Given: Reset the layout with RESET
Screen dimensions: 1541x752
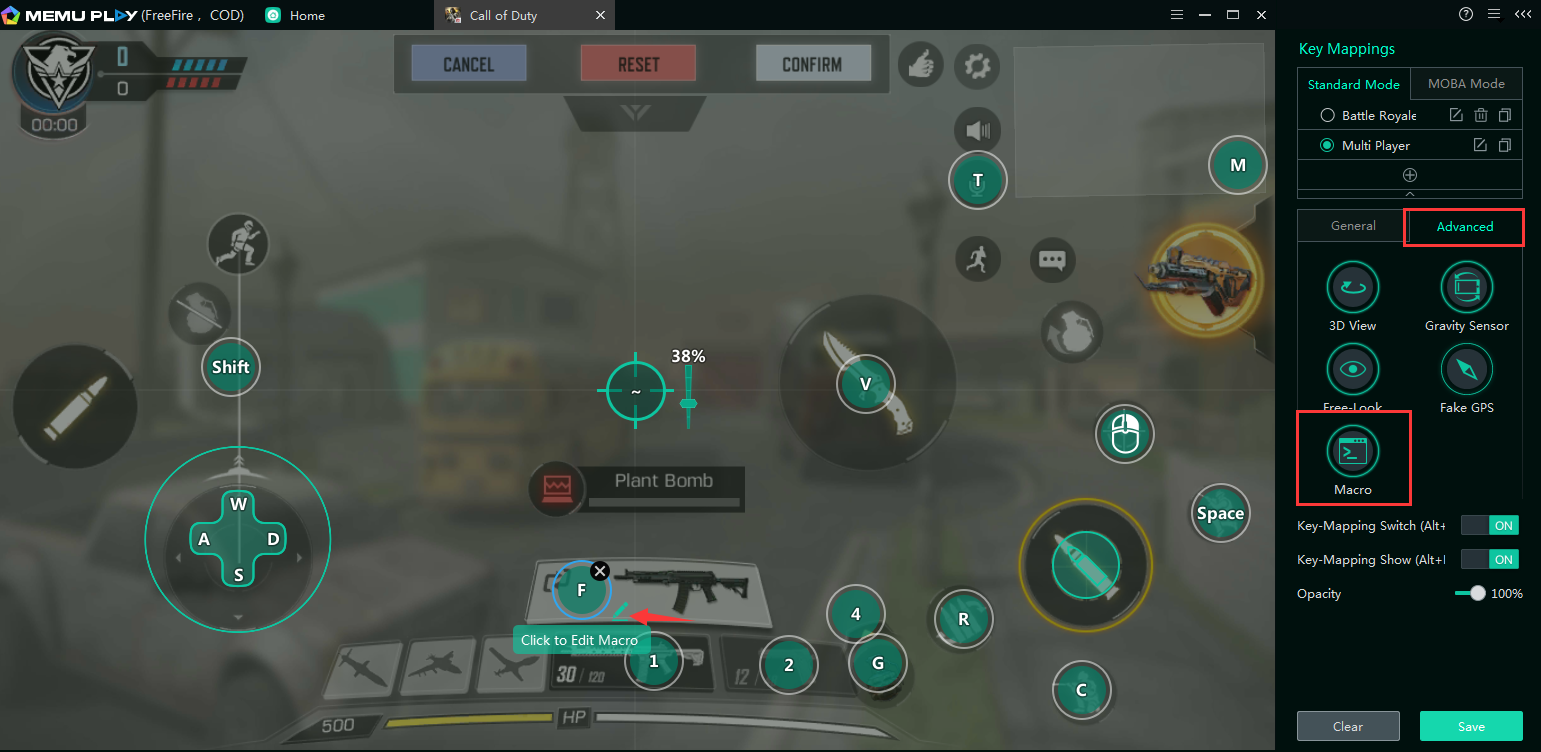Looking at the screenshot, I should 638,64.
